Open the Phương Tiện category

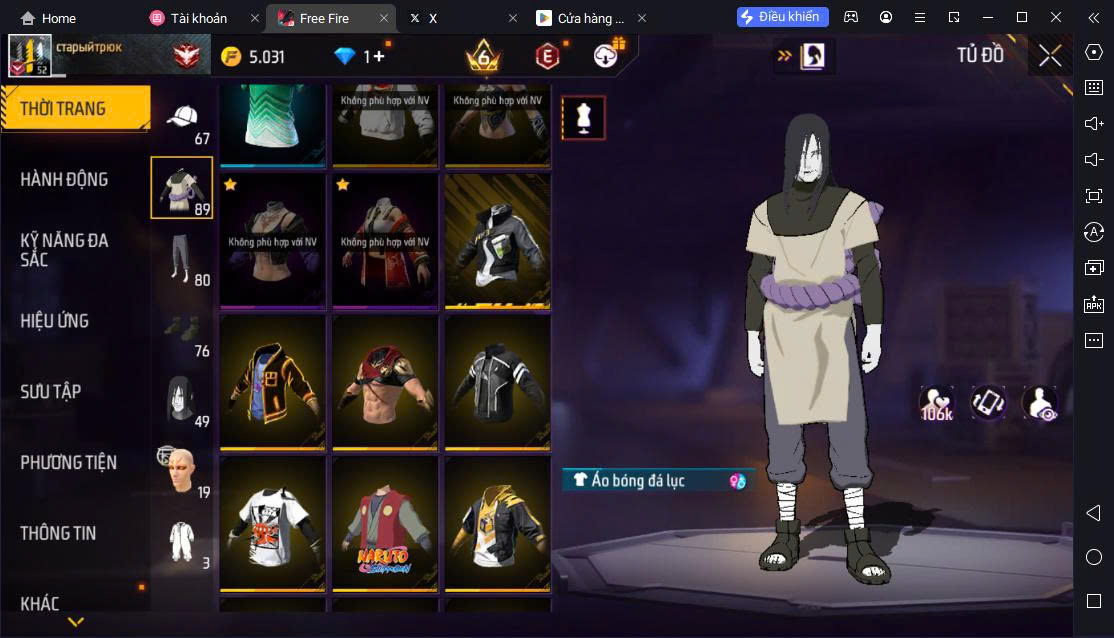pos(68,463)
